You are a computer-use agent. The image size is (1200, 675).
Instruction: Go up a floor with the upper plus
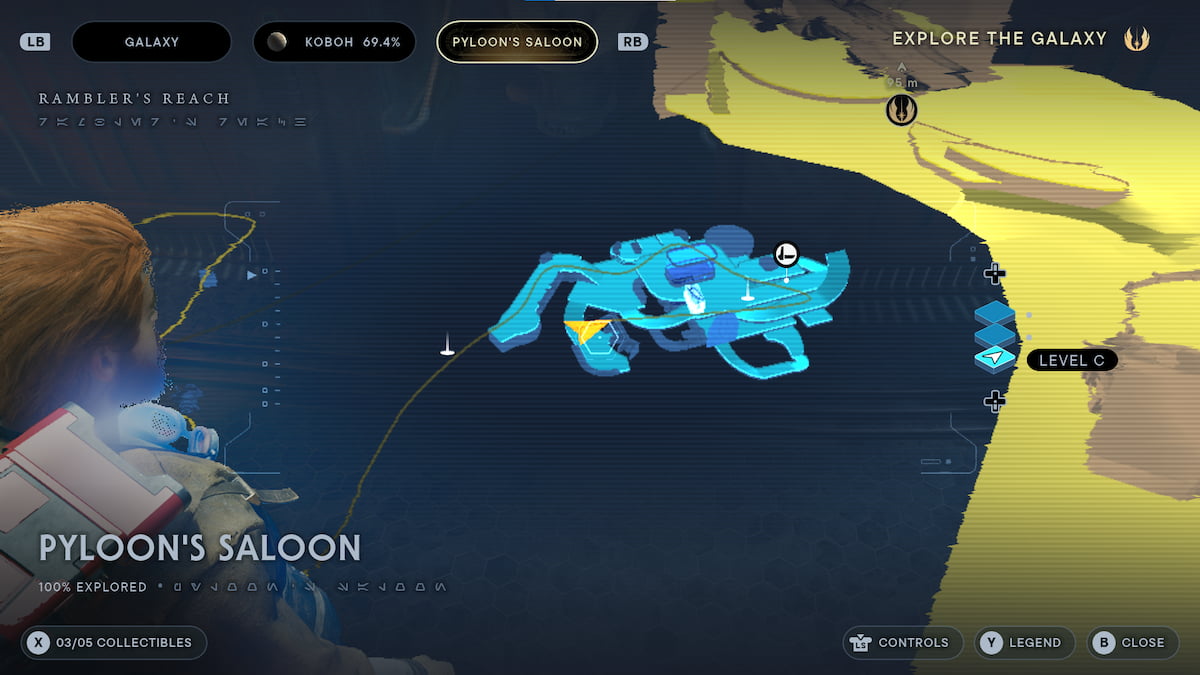tap(994, 273)
